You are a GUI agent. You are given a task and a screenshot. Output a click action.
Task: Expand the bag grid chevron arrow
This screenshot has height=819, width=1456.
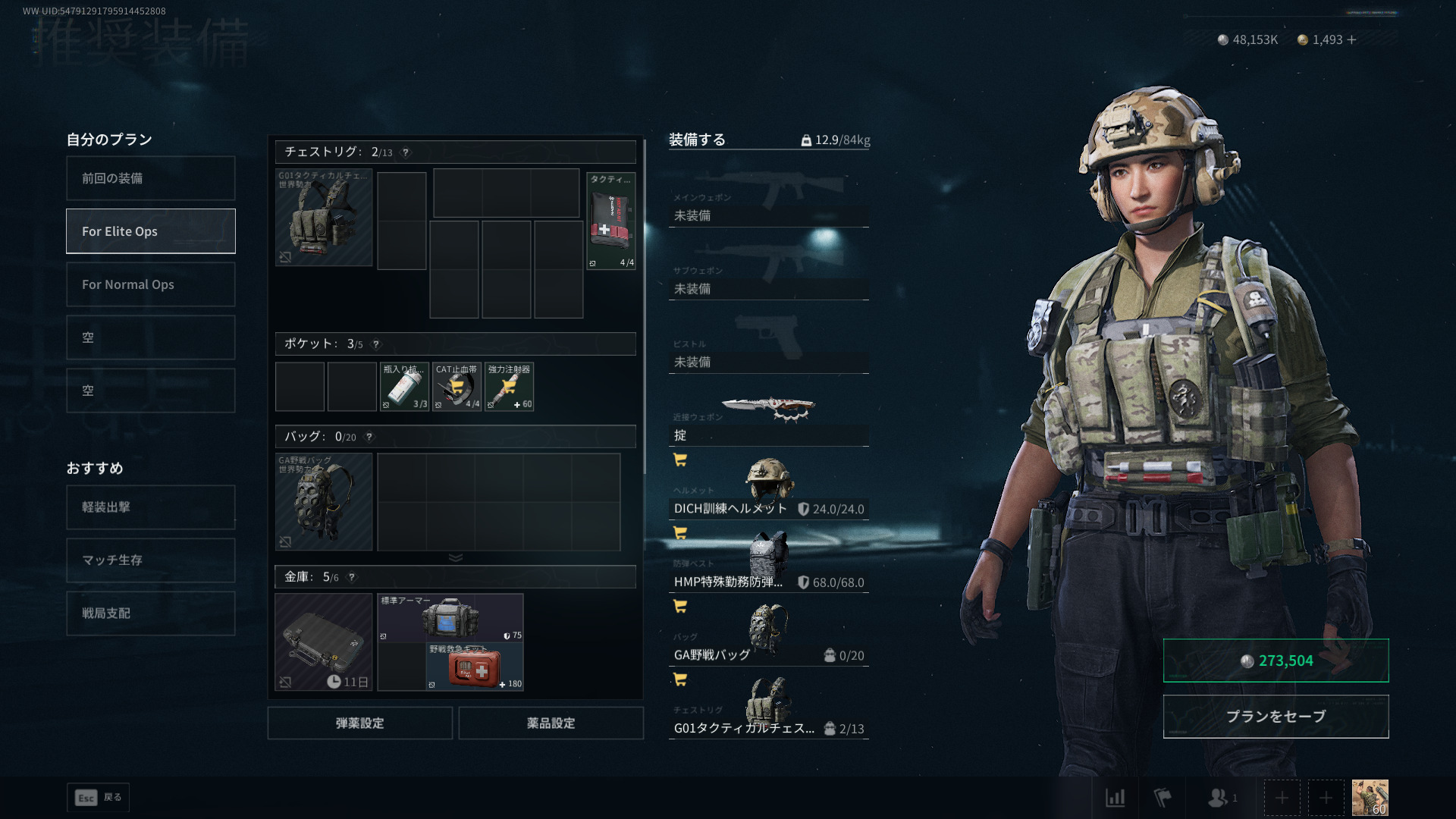(455, 557)
